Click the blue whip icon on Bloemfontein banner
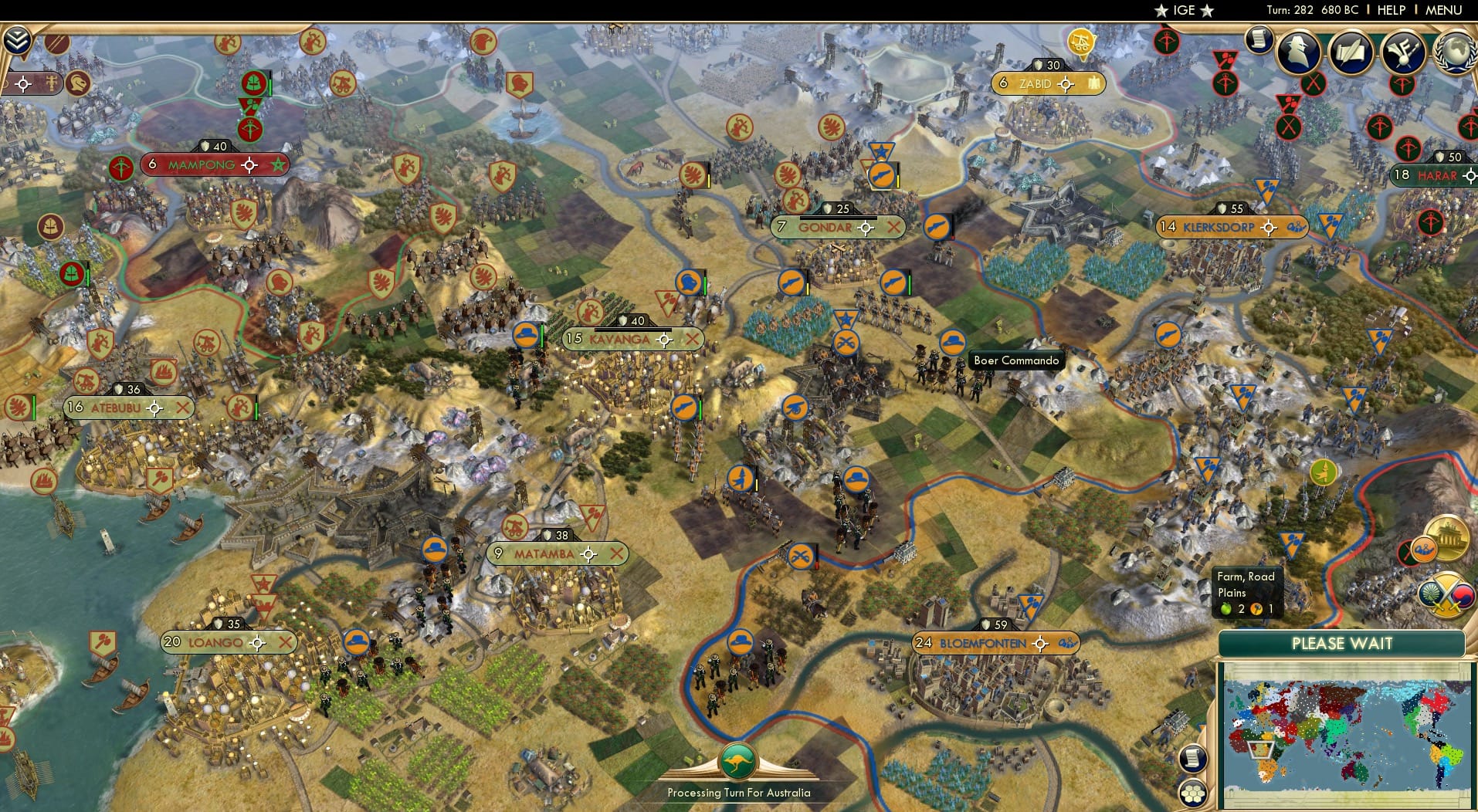1478x812 pixels. click(1066, 642)
